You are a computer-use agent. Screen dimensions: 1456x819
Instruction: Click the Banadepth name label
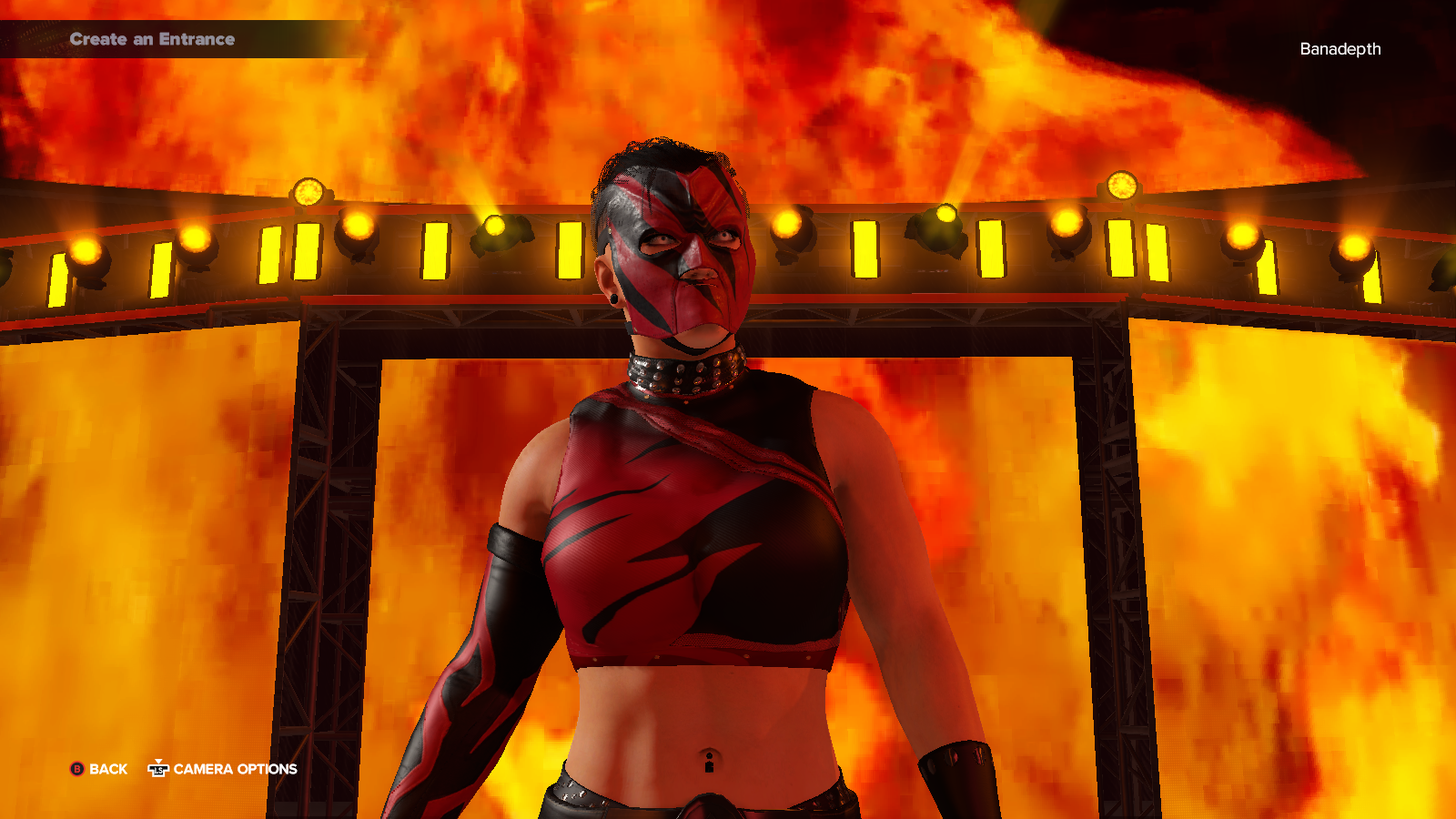[x=1340, y=50]
